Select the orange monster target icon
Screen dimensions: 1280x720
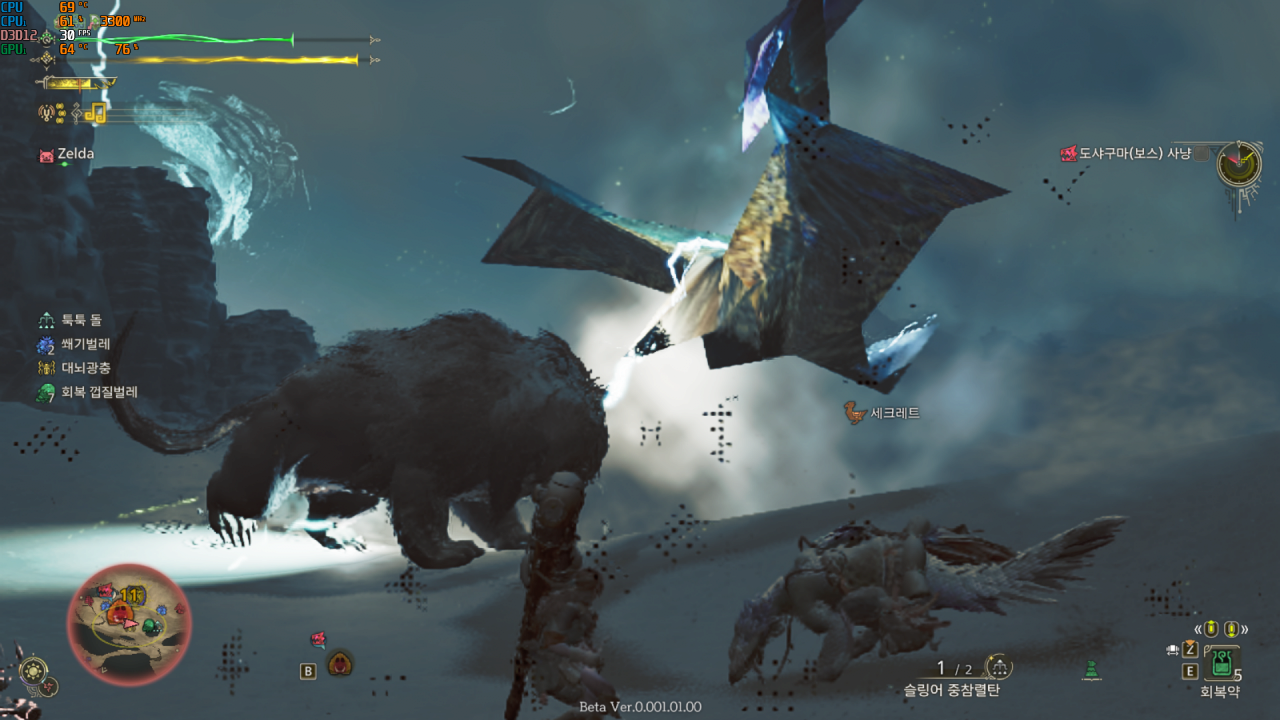340,663
